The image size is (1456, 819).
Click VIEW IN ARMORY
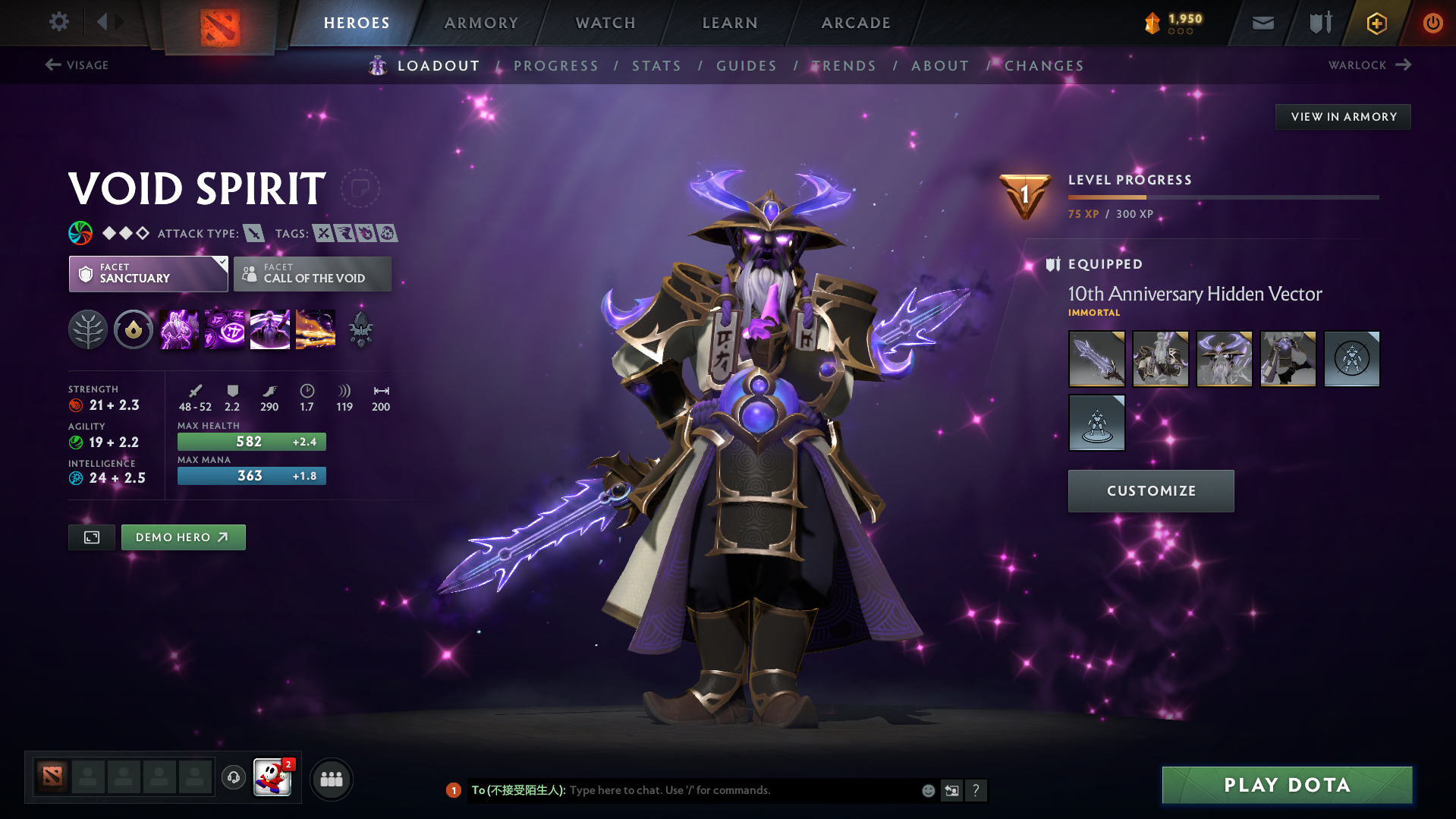[x=1342, y=116]
